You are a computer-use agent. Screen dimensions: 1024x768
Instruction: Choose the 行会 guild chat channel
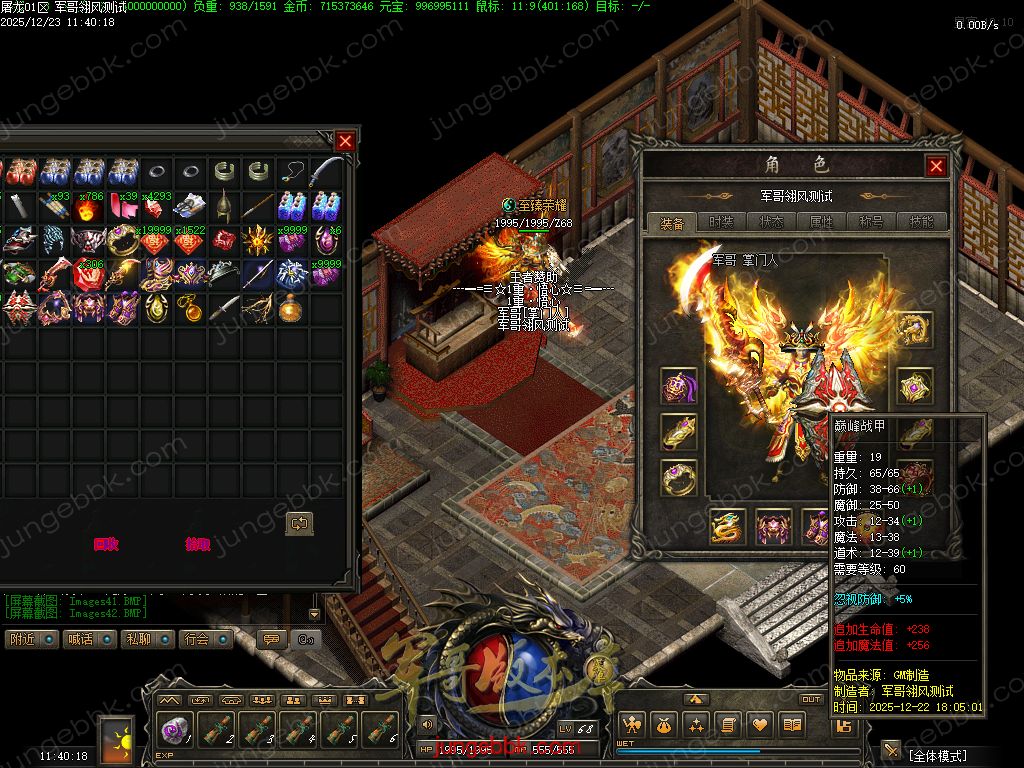(205, 639)
